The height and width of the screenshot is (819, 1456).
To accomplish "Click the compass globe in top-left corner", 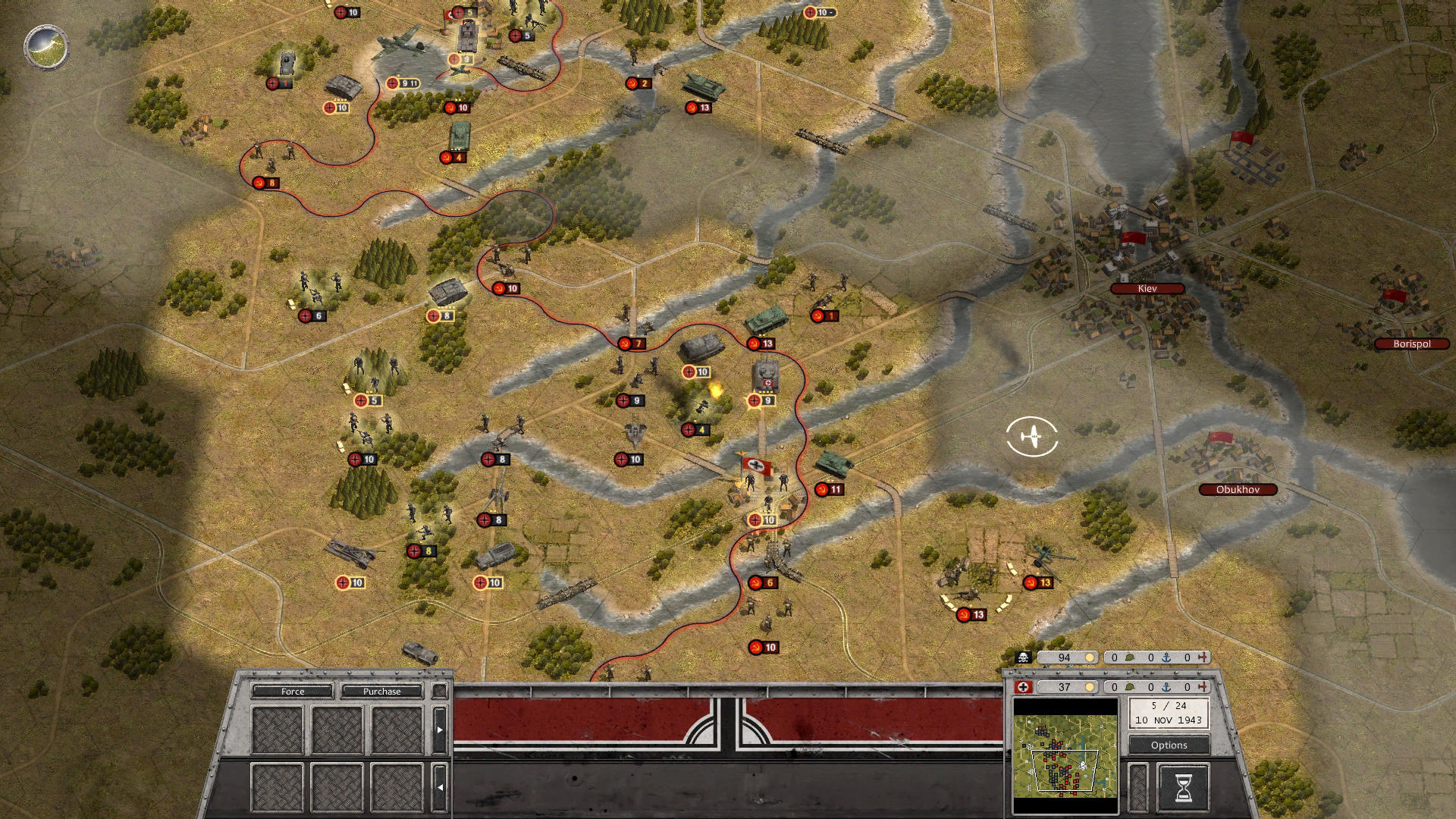I will (x=47, y=47).
